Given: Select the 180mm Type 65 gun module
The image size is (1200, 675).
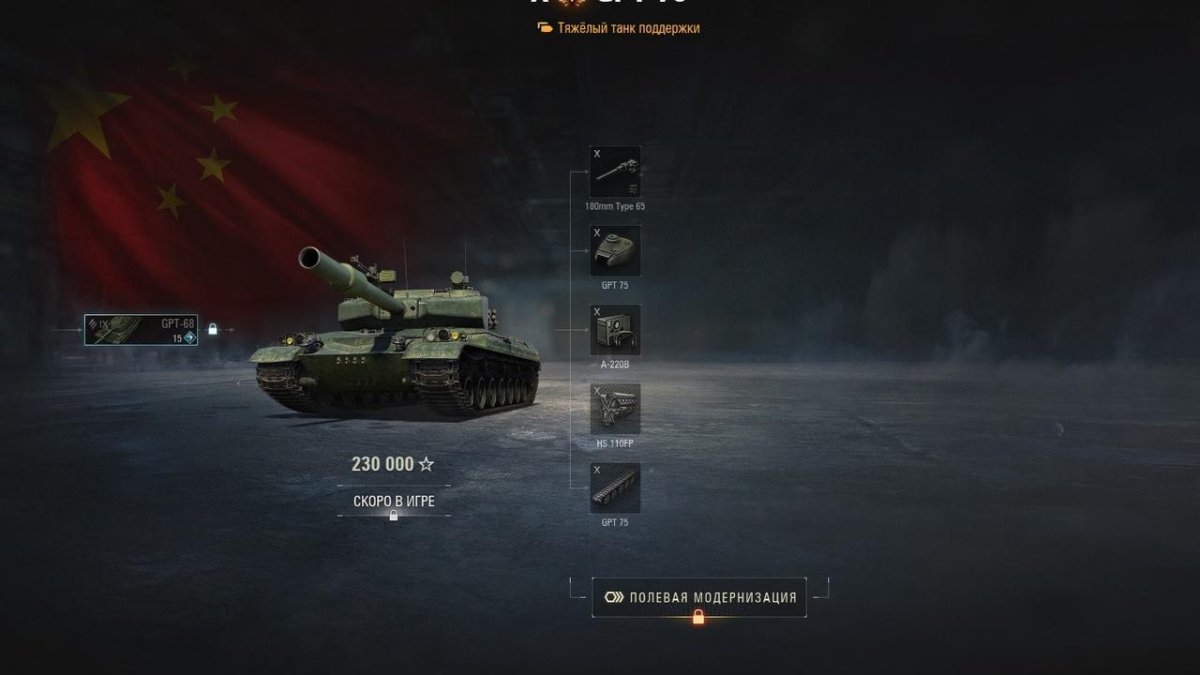Looking at the screenshot, I should pos(615,172).
